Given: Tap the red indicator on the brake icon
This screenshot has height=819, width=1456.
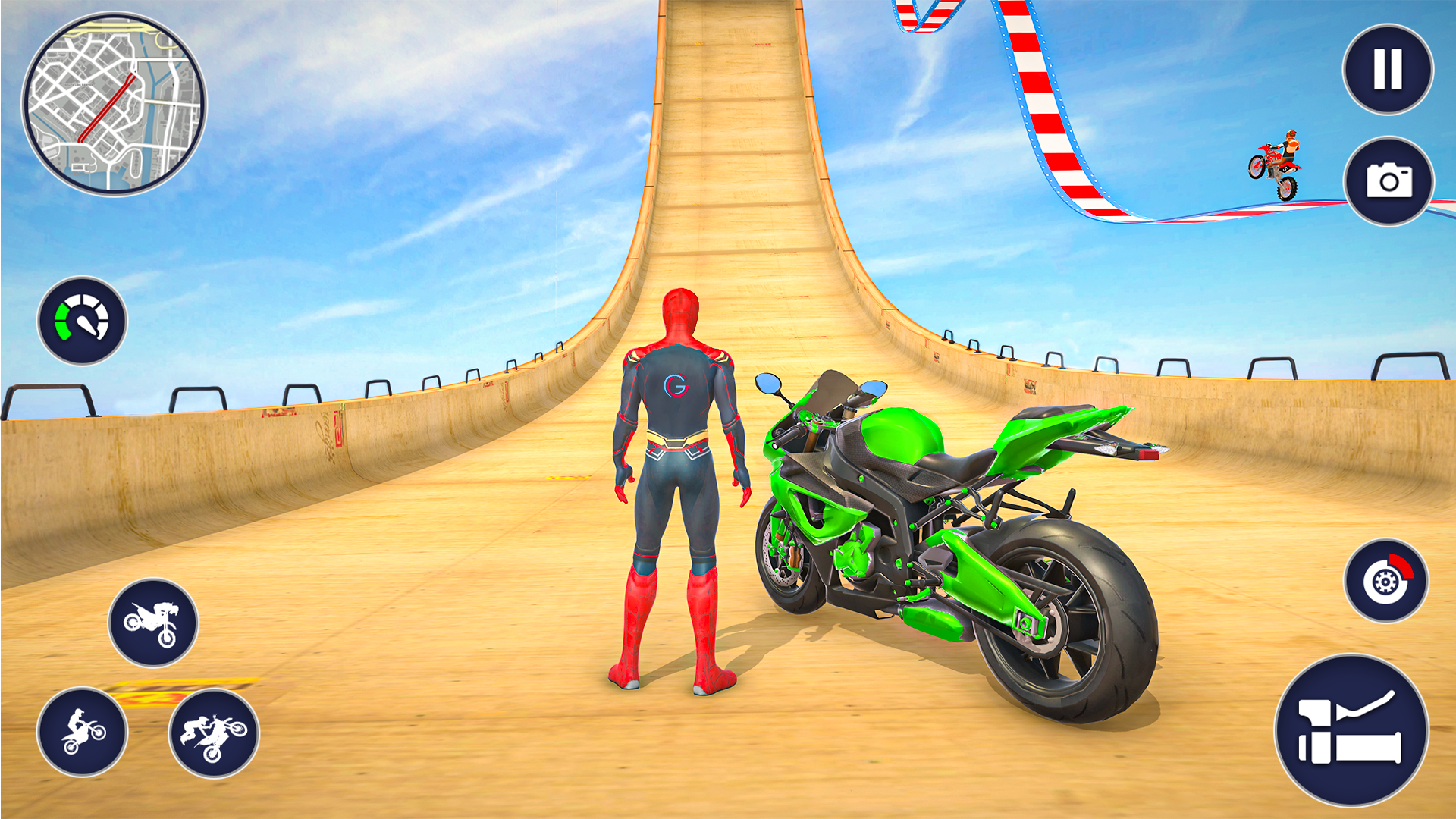Looking at the screenshot, I should 1402,565.
